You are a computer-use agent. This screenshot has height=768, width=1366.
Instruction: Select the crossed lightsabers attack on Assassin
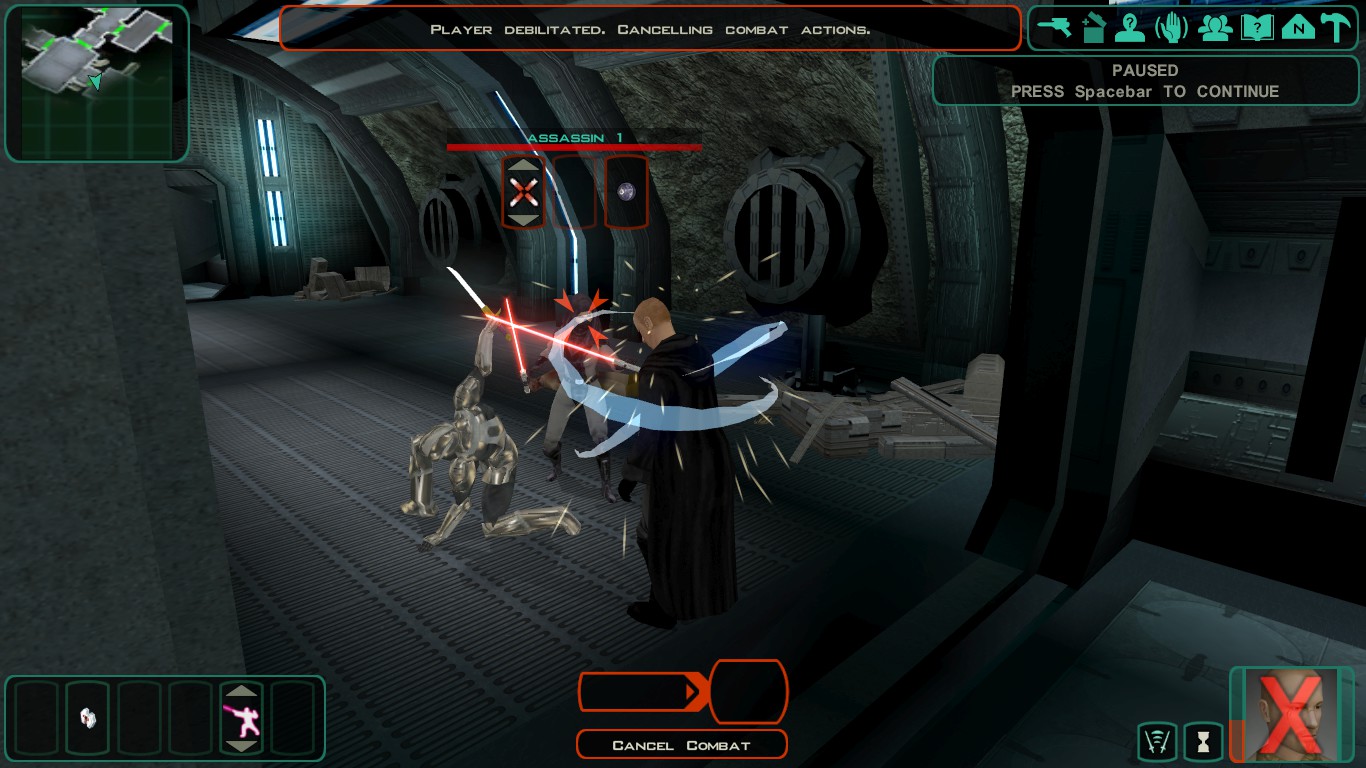click(x=523, y=191)
